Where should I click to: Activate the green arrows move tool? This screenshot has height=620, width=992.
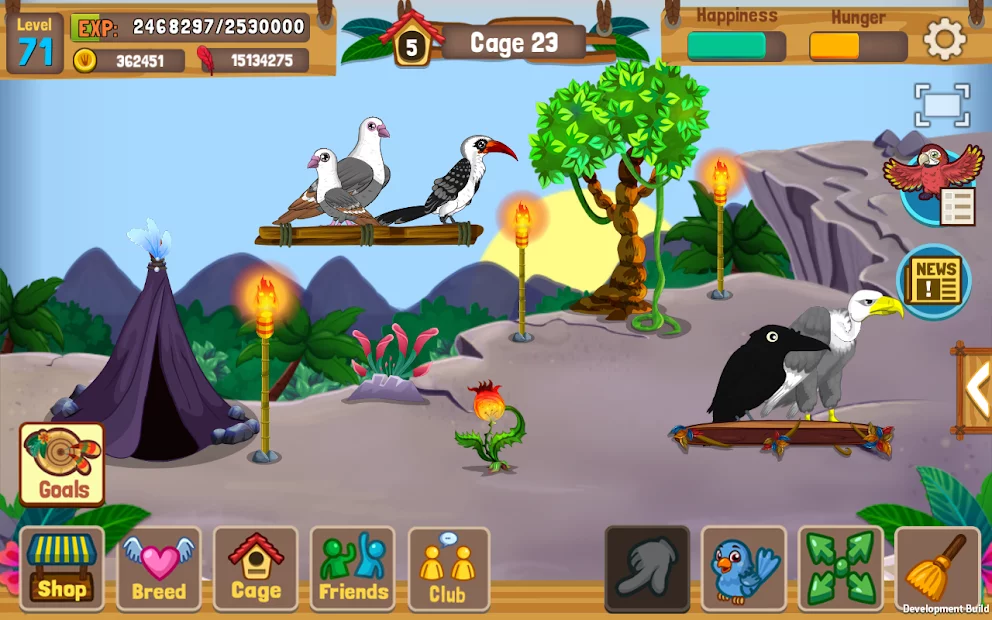pos(840,568)
